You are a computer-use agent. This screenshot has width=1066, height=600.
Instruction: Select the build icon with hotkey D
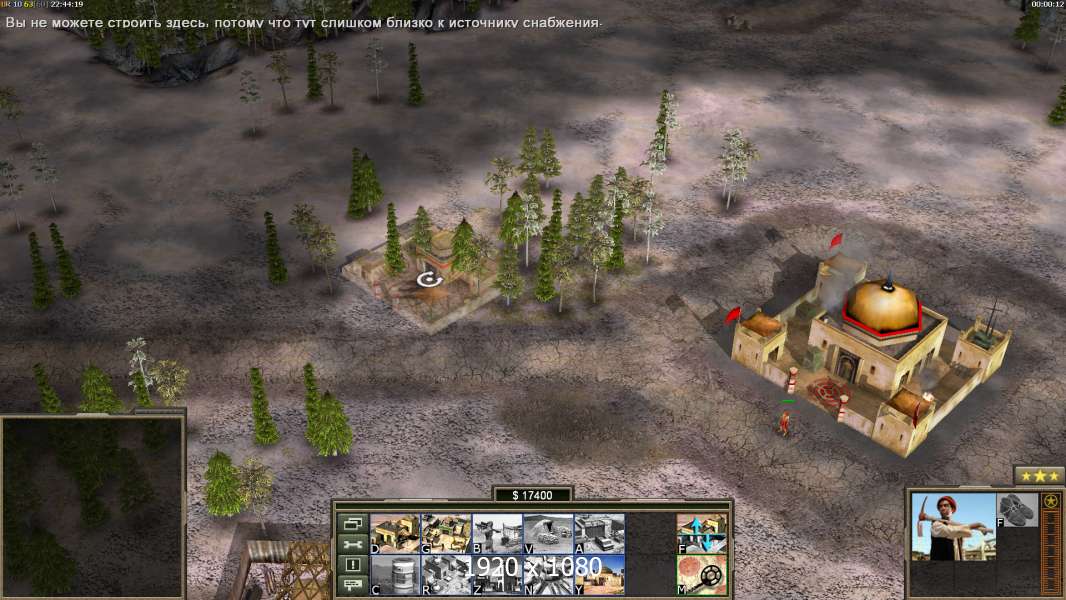tap(395, 533)
